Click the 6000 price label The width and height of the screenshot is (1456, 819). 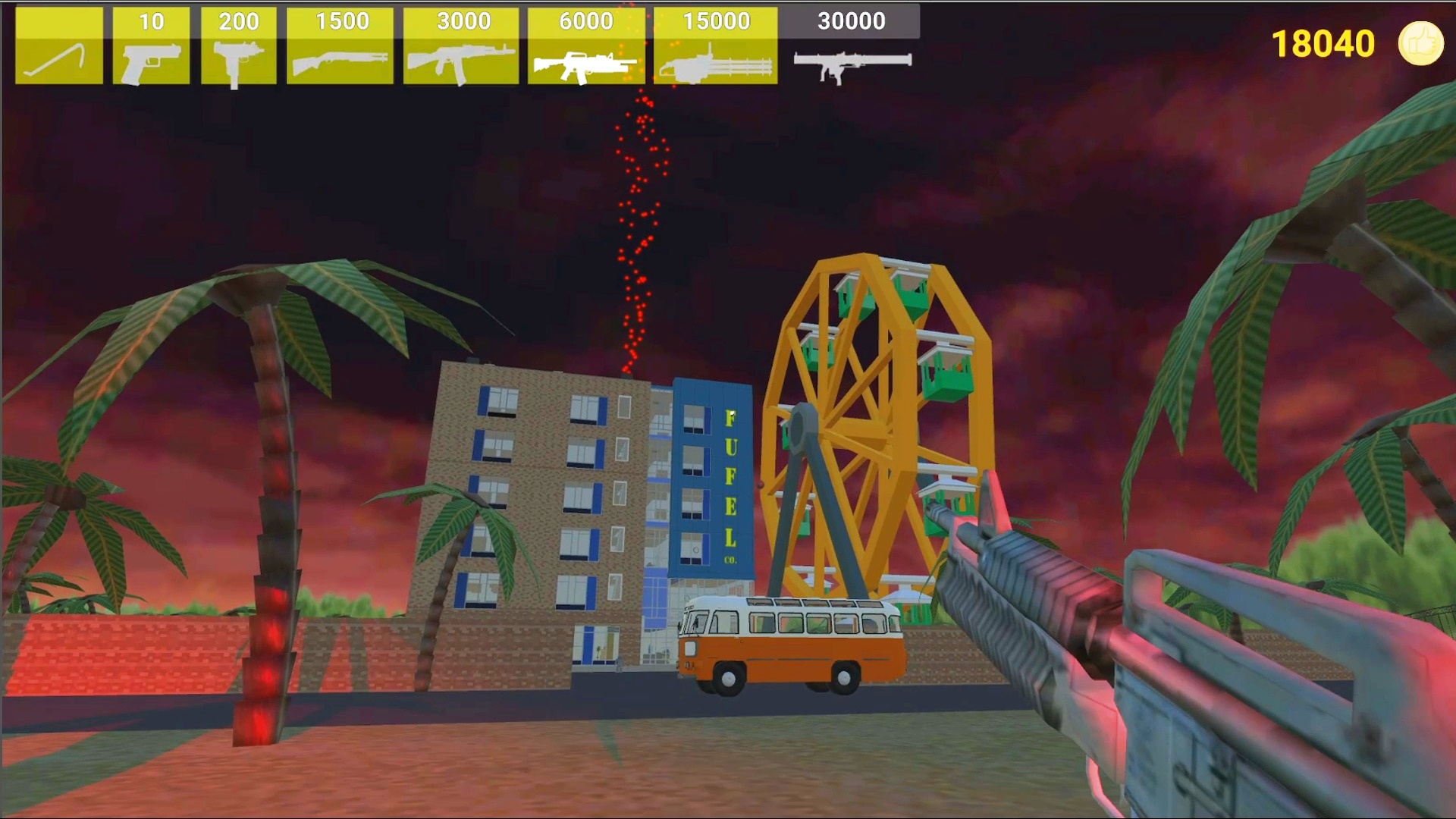(x=585, y=21)
